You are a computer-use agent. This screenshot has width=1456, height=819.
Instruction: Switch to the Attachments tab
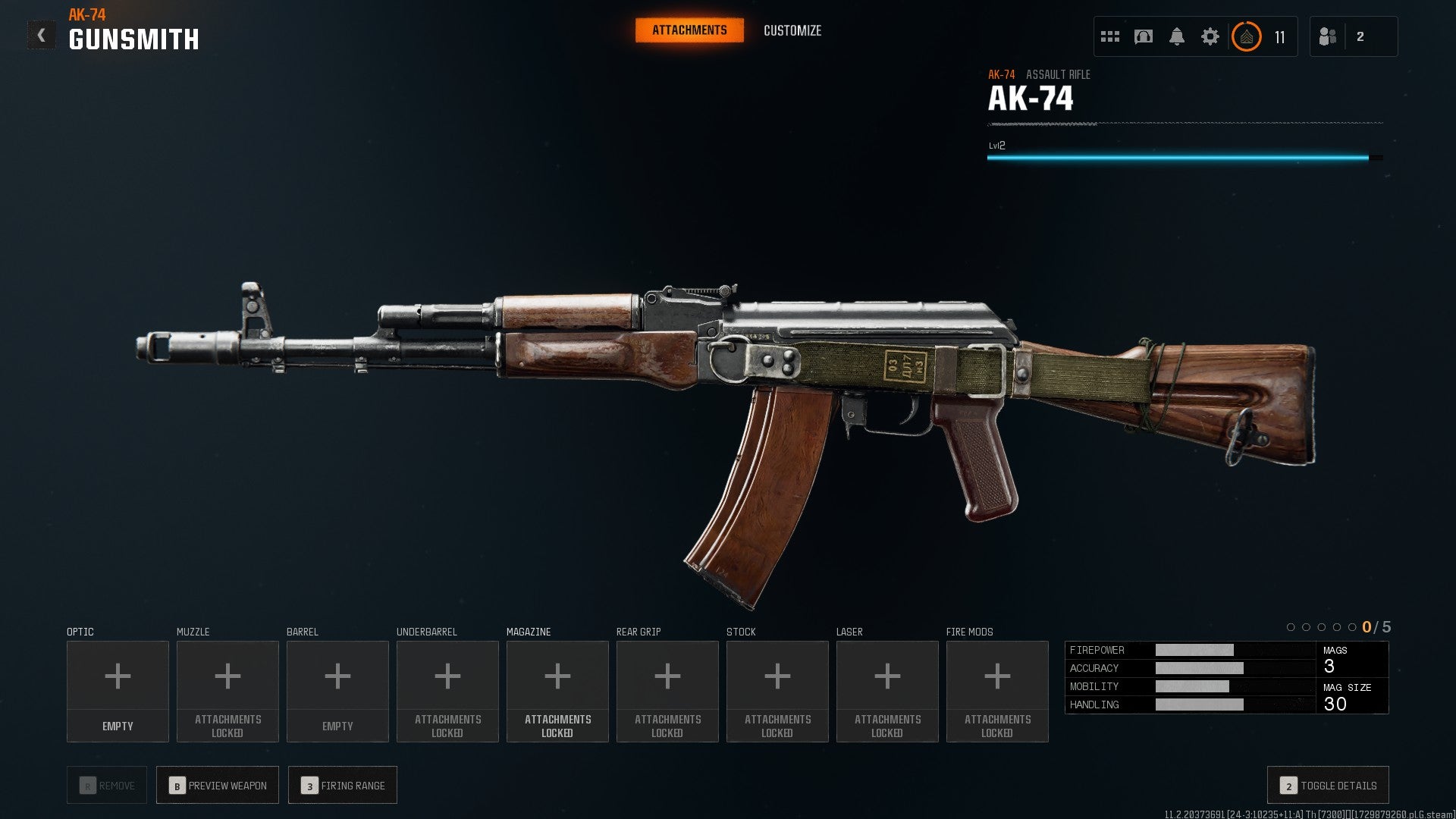coord(689,30)
